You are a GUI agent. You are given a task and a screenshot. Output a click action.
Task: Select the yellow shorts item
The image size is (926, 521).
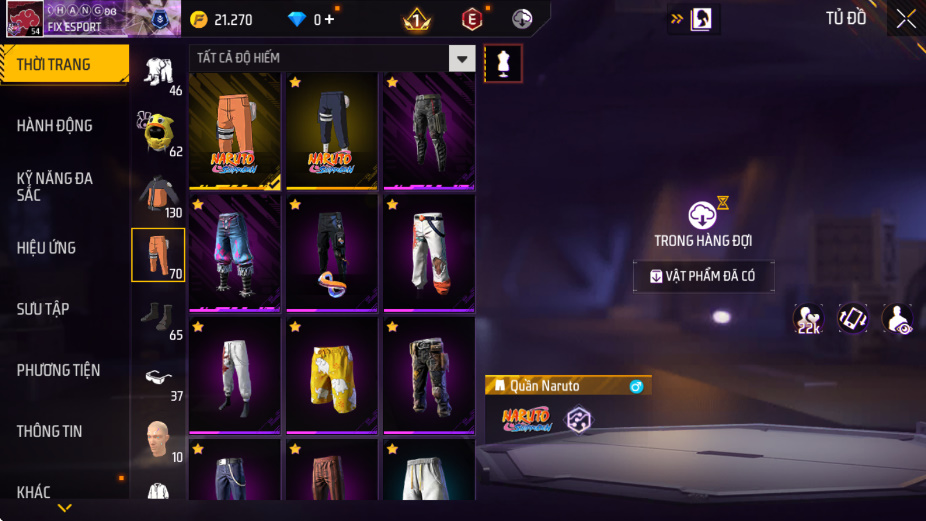pyautogui.click(x=332, y=374)
